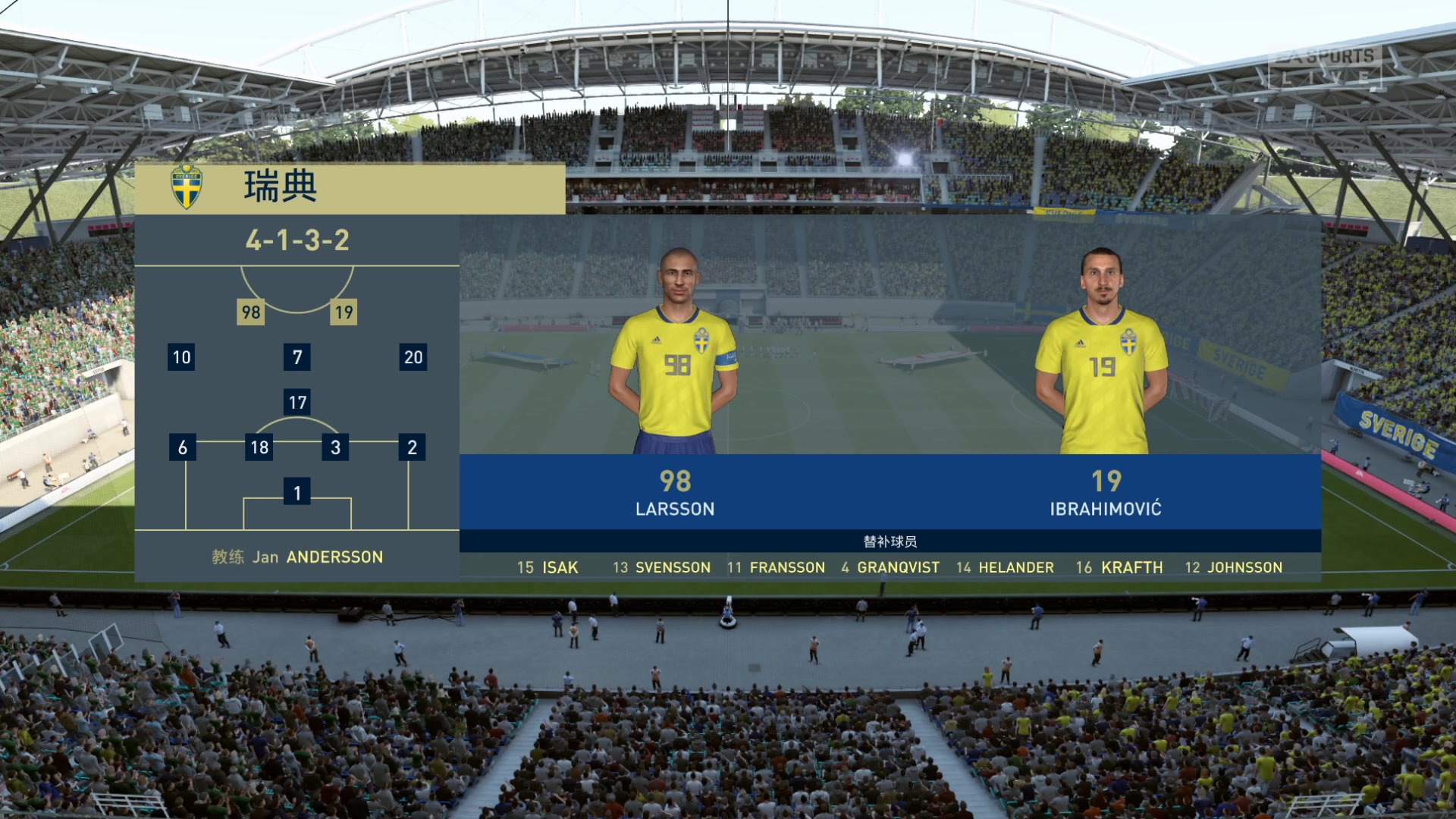Choose the number 7 midfielder tile
1456x819 pixels.
(297, 357)
